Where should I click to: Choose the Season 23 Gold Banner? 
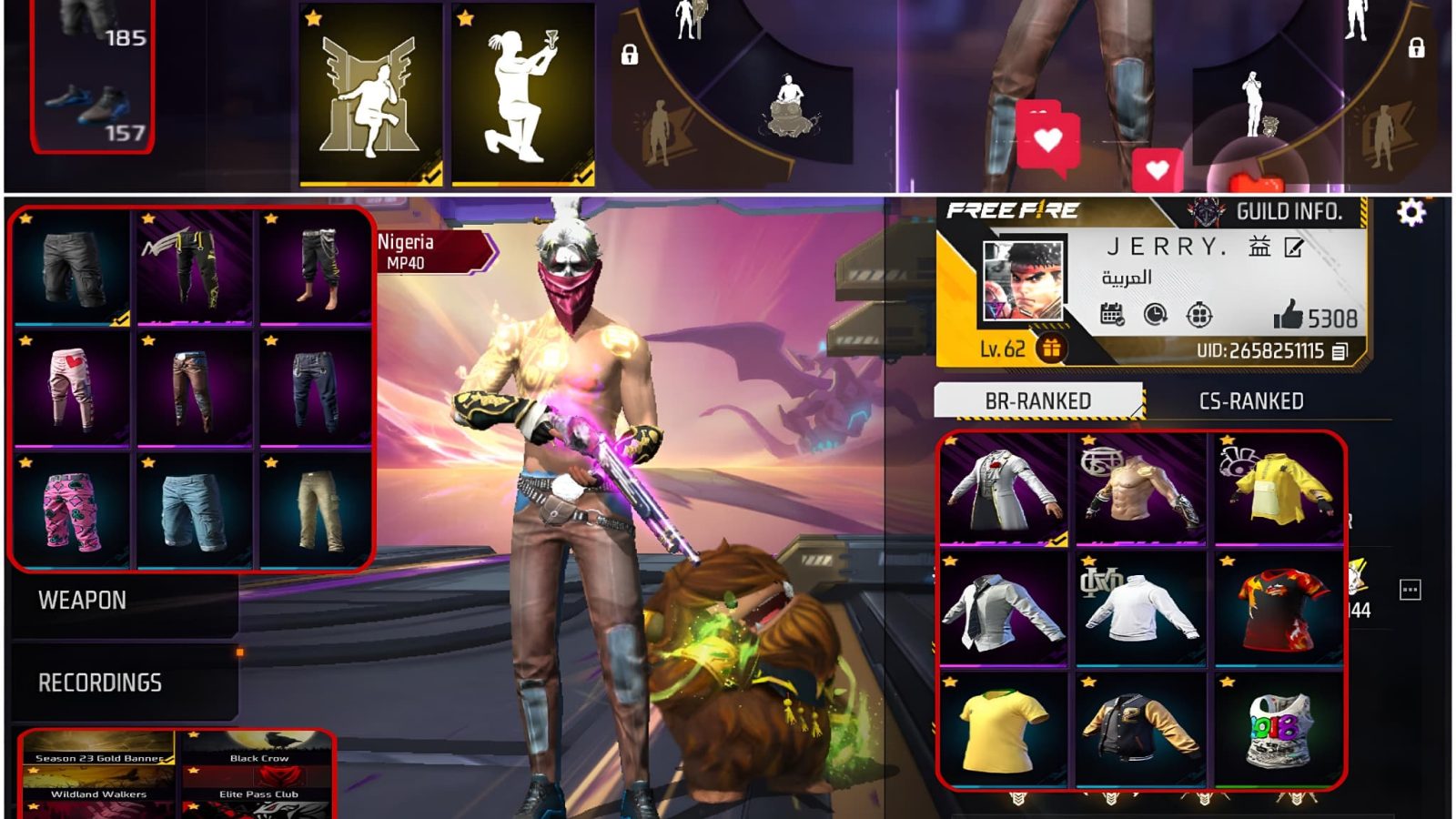click(98, 748)
